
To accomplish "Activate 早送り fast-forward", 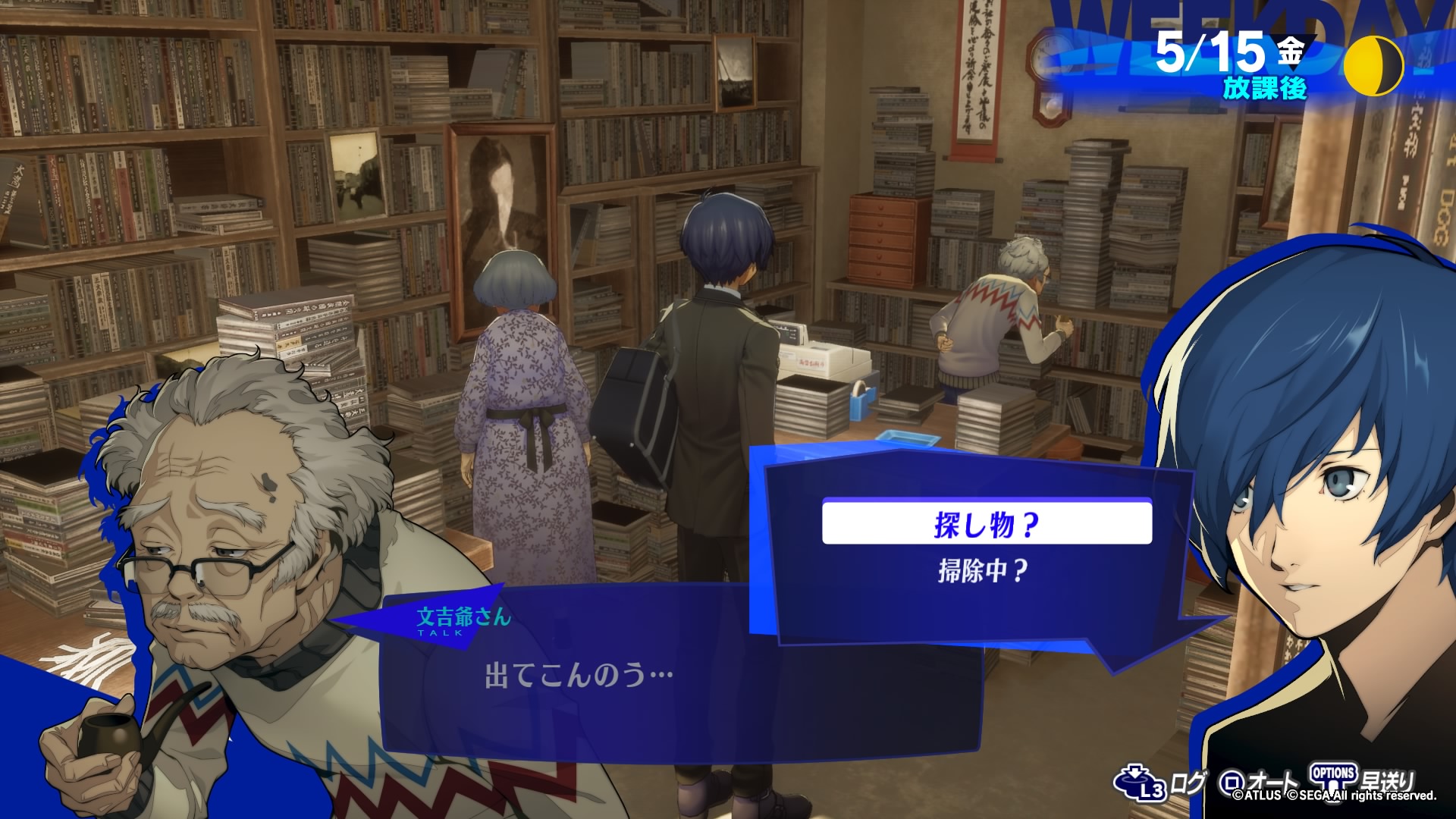I will pyautogui.click(x=1363, y=781).
